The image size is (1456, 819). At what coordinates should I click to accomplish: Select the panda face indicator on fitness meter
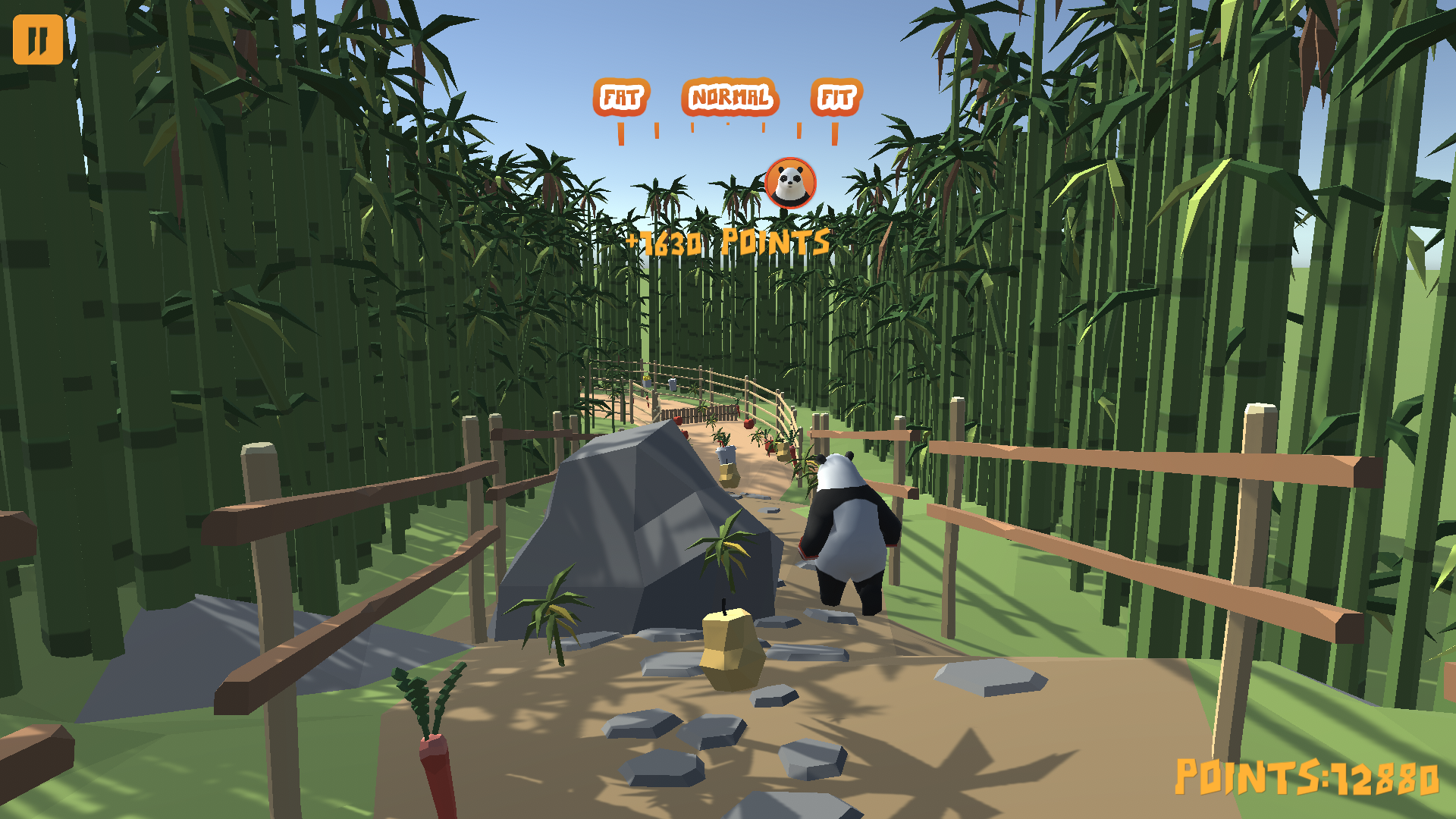click(x=792, y=182)
